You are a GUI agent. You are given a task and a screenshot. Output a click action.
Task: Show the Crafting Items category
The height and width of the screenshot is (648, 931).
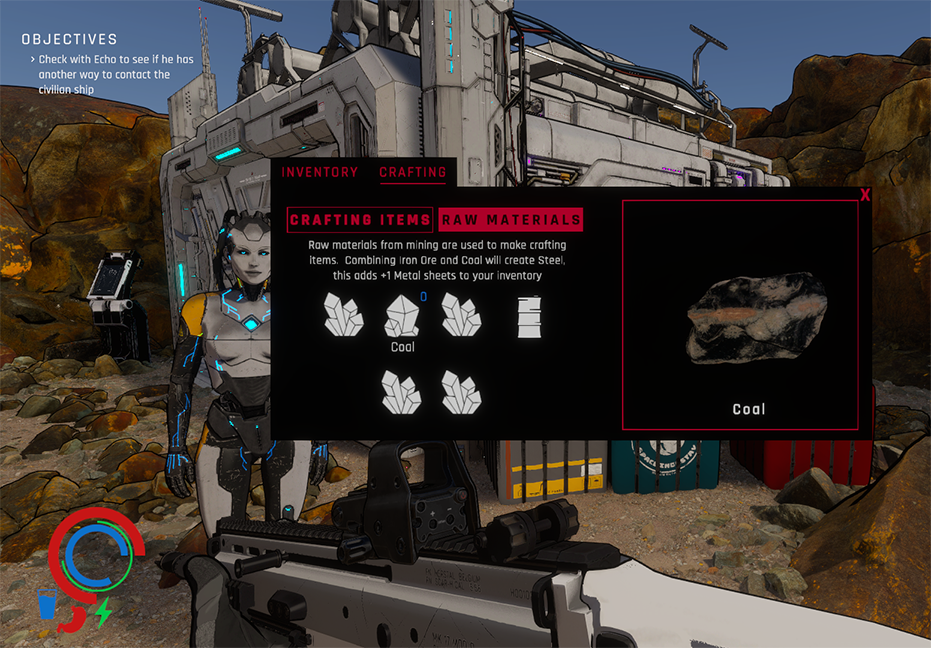tap(360, 220)
